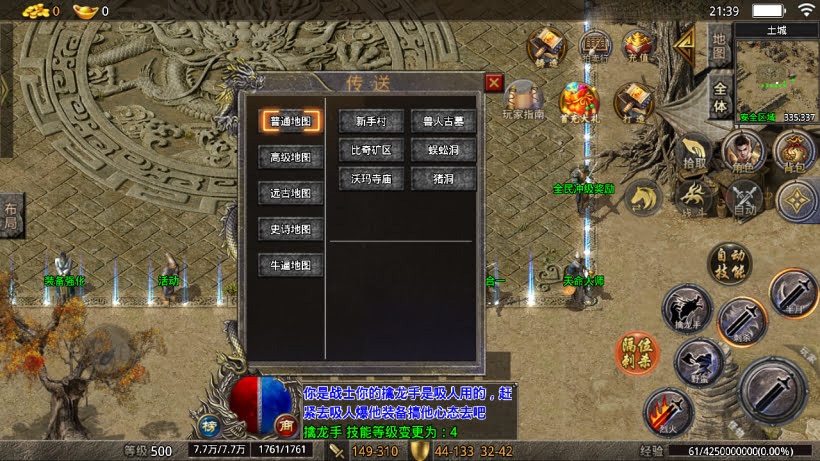
Task: Choose the 牛逼地图 category
Action: (x=291, y=266)
